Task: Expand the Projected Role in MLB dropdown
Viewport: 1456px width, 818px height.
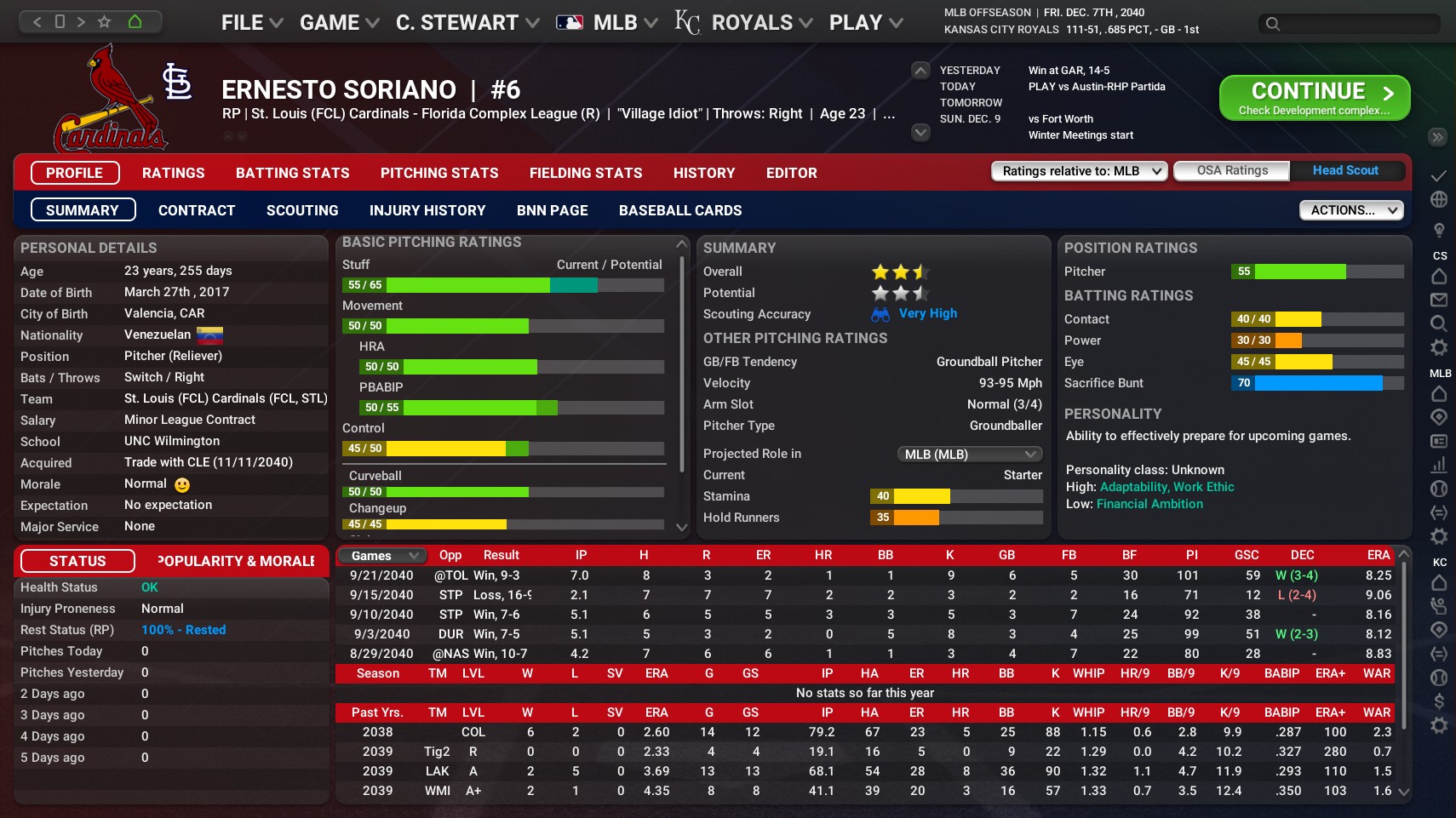Action: click(x=968, y=454)
